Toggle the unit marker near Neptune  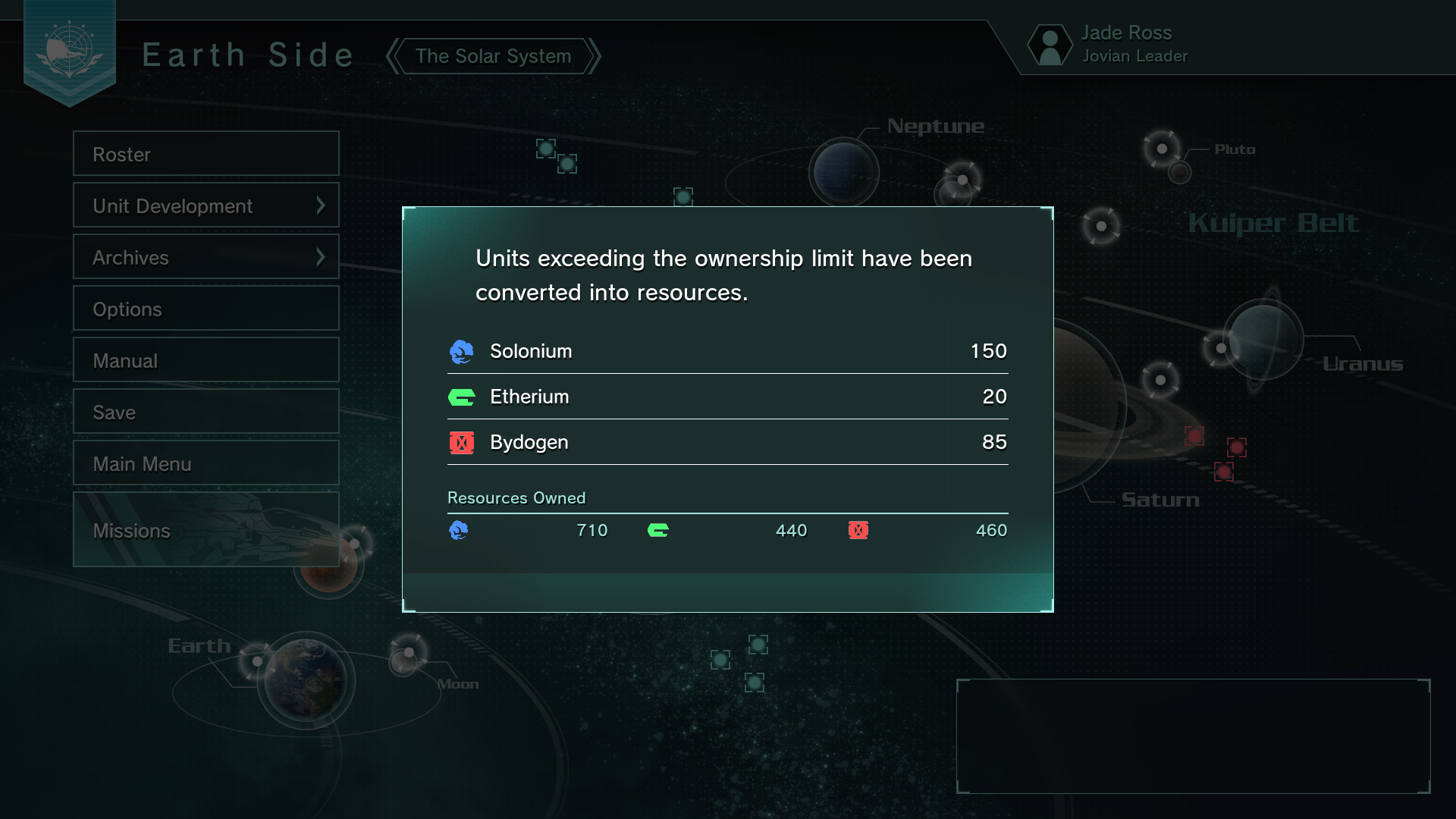(548, 148)
